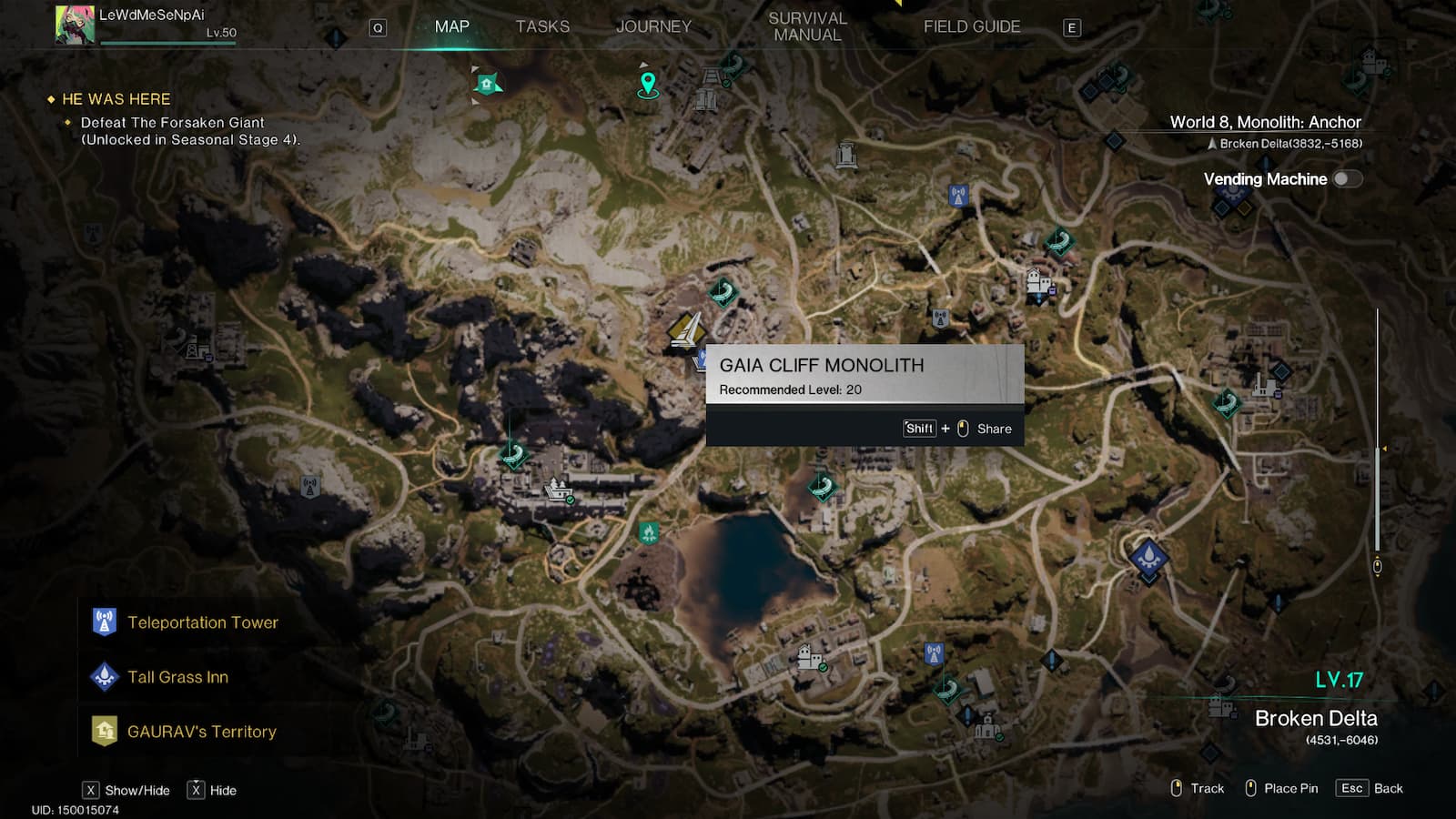The height and width of the screenshot is (819, 1456).
Task: Select the green location pin marker
Action: (x=648, y=85)
